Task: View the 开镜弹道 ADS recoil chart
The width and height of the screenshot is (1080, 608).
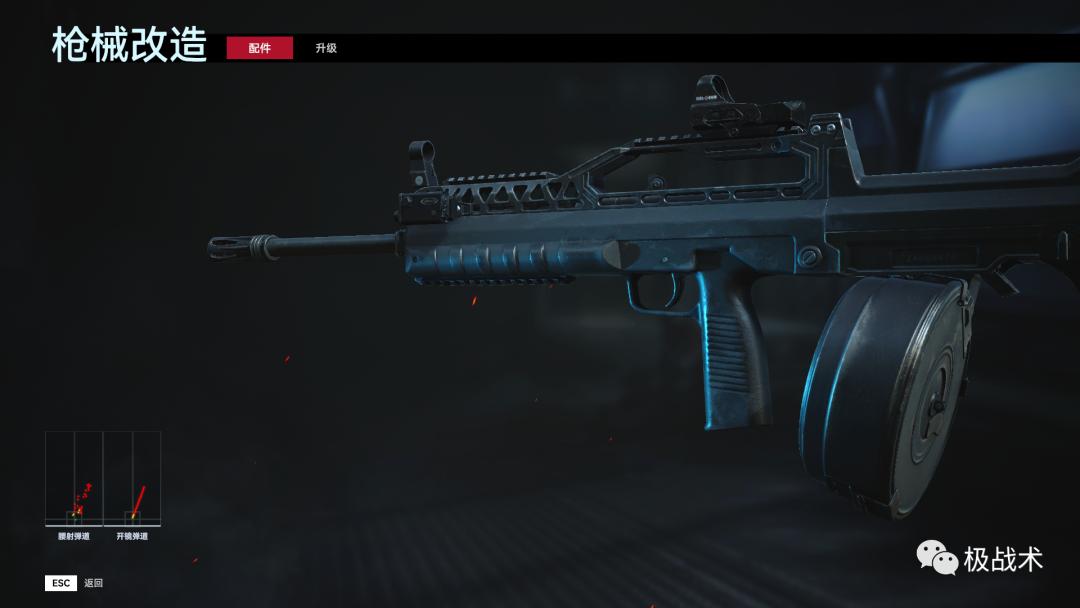Action: 132,480
